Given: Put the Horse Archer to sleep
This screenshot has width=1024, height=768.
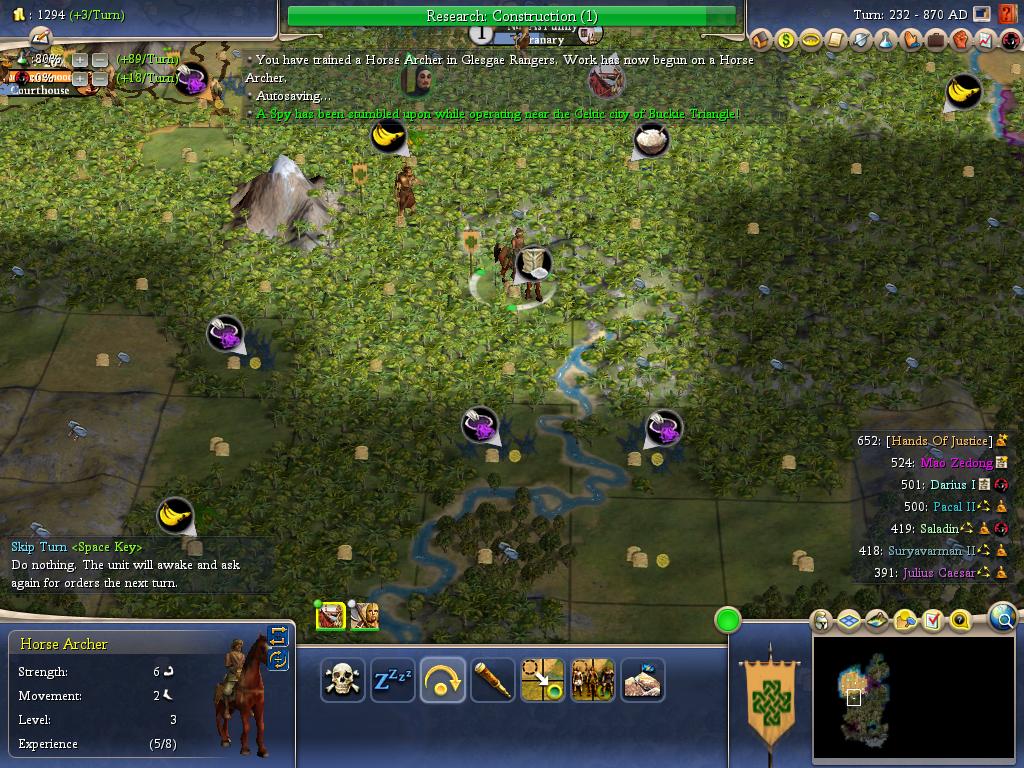Looking at the screenshot, I should (392, 681).
